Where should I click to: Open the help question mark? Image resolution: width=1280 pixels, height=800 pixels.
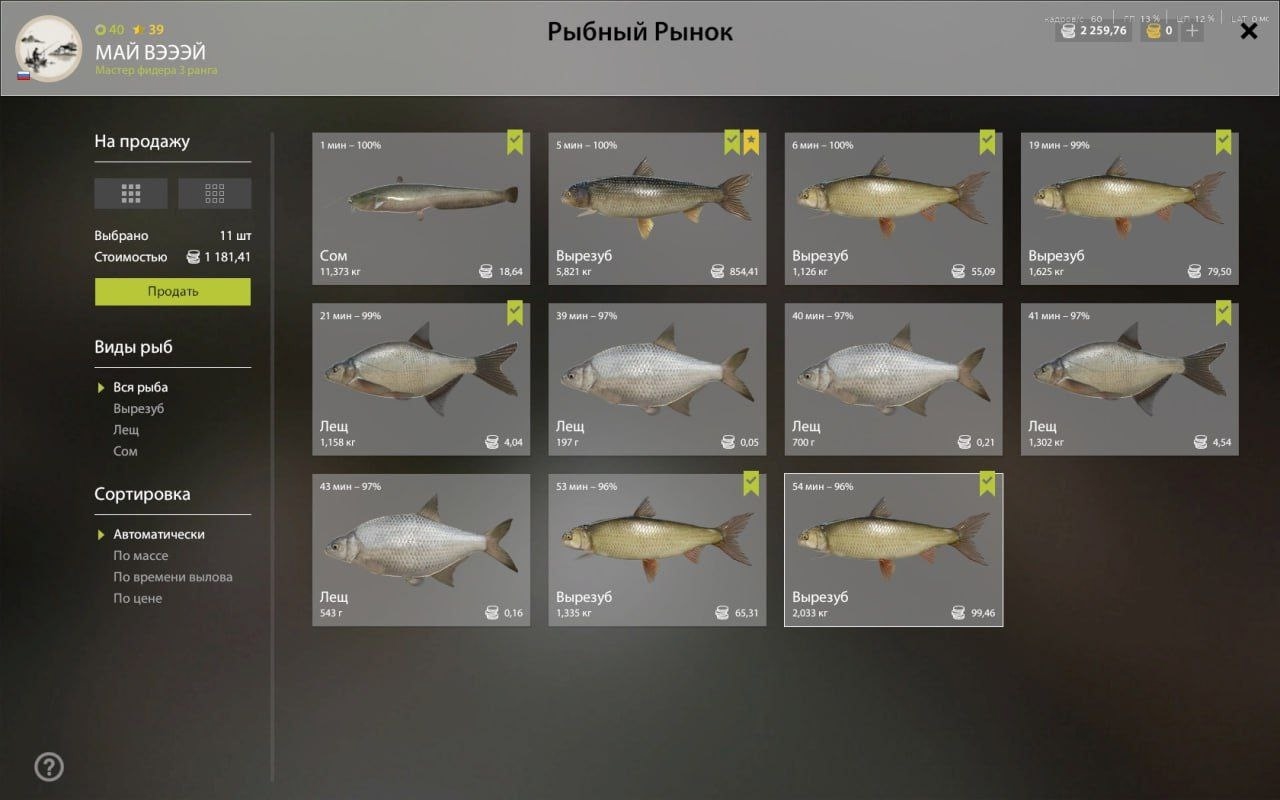click(x=49, y=767)
